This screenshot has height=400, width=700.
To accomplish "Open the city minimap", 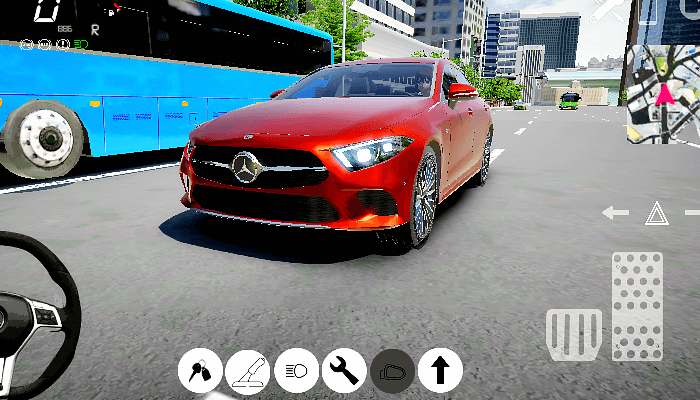I will (662, 95).
